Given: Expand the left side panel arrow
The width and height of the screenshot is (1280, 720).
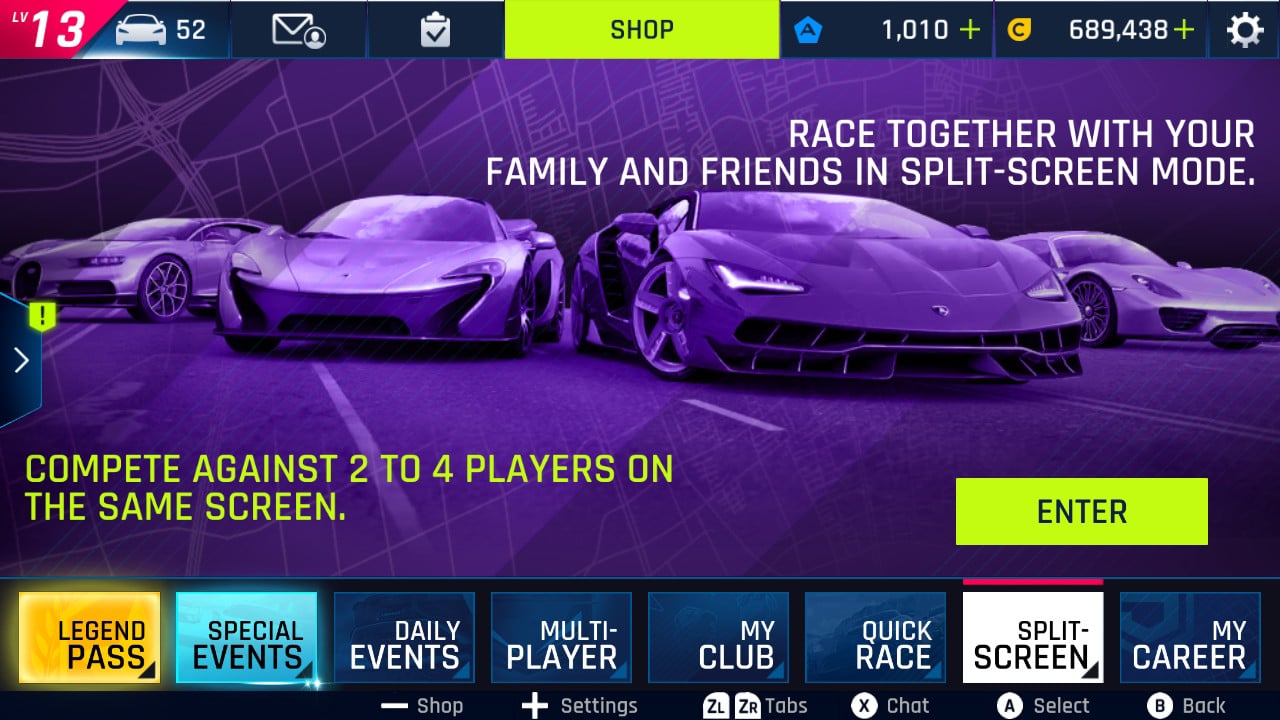Looking at the screenshot, I should (x=21, y=360).
